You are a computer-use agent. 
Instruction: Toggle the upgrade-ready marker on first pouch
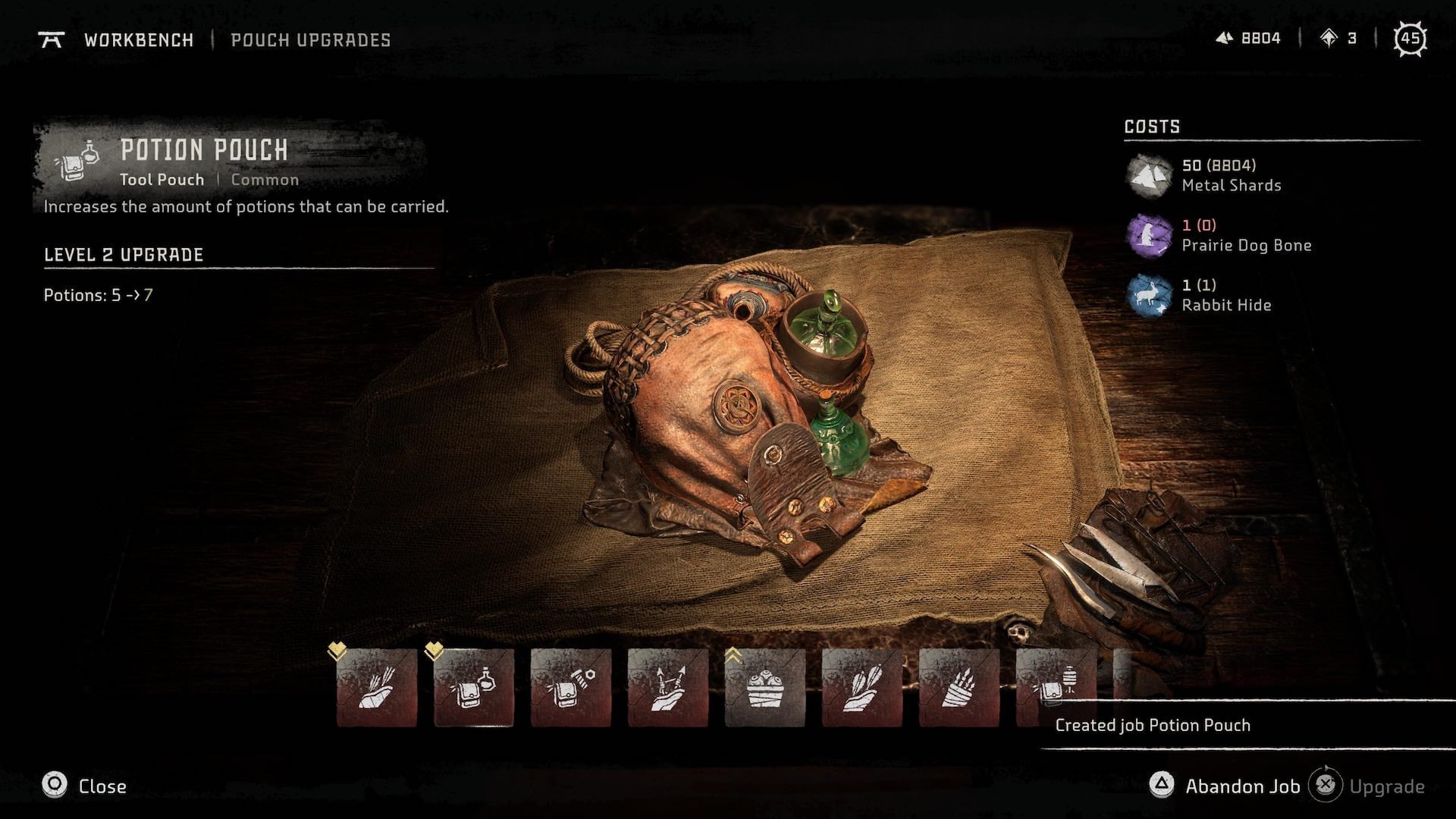click(x=339, y=649)
